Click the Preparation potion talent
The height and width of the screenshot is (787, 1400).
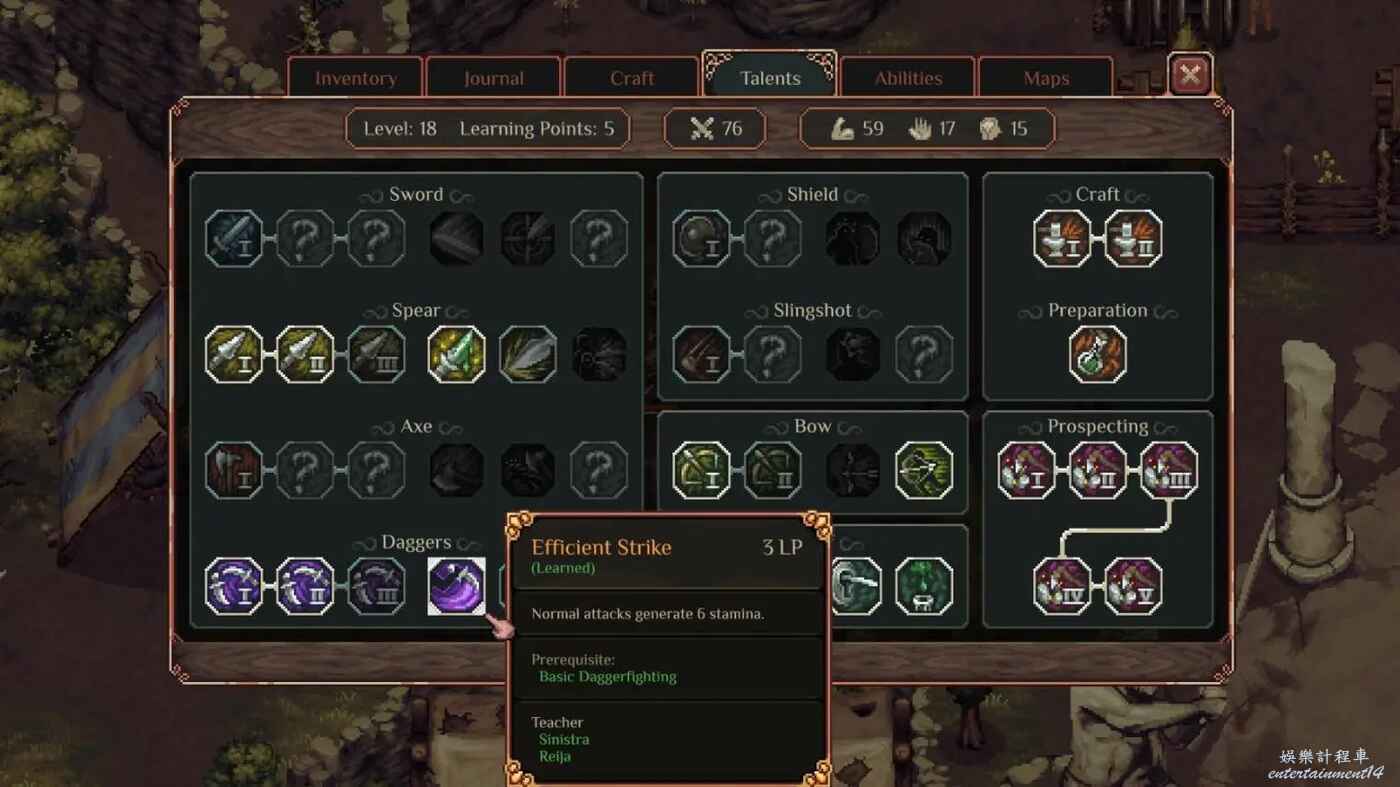pyautogui.click(x=1097, y=354)
